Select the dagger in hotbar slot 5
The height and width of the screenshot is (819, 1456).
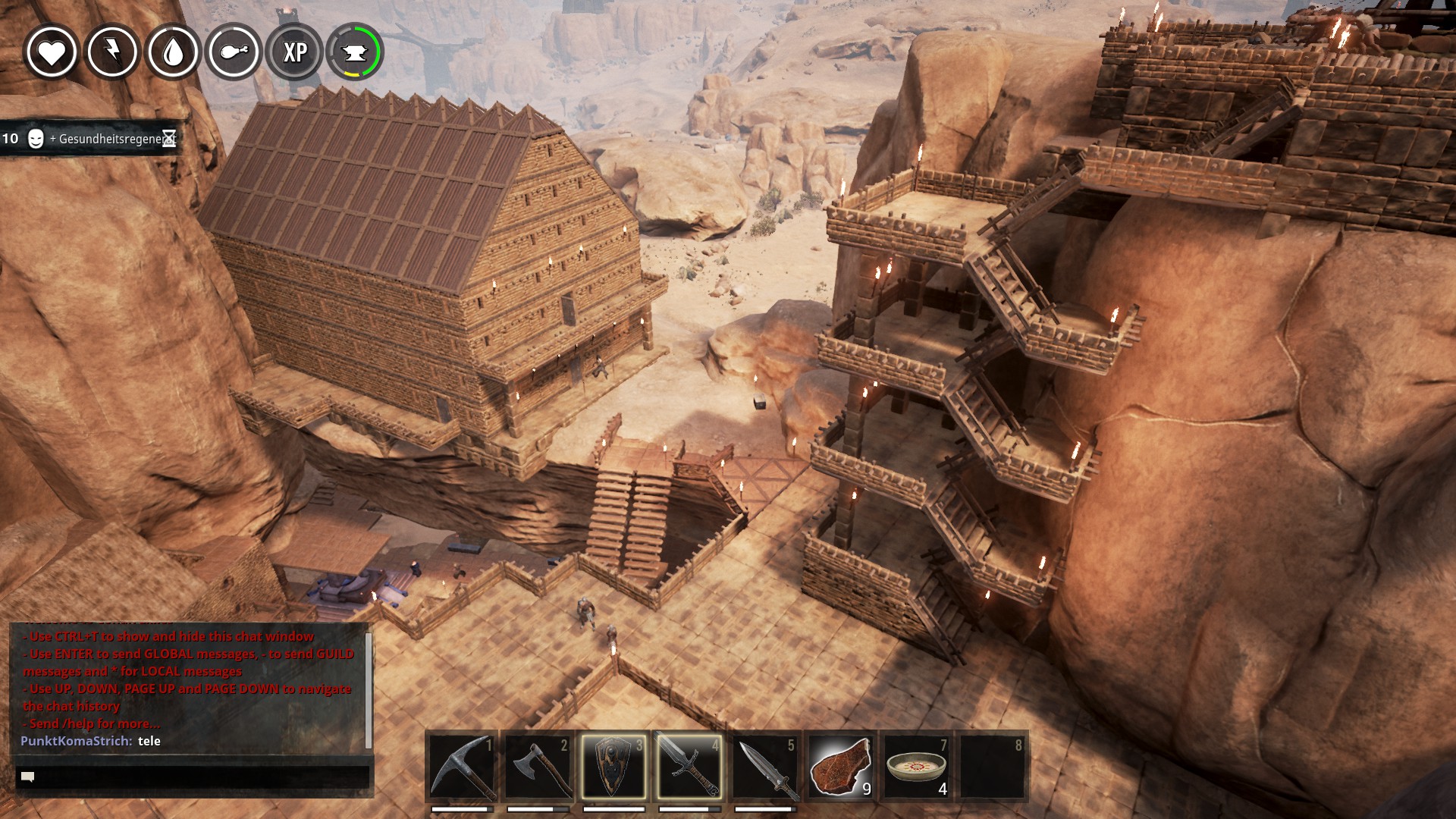point(765,767)
